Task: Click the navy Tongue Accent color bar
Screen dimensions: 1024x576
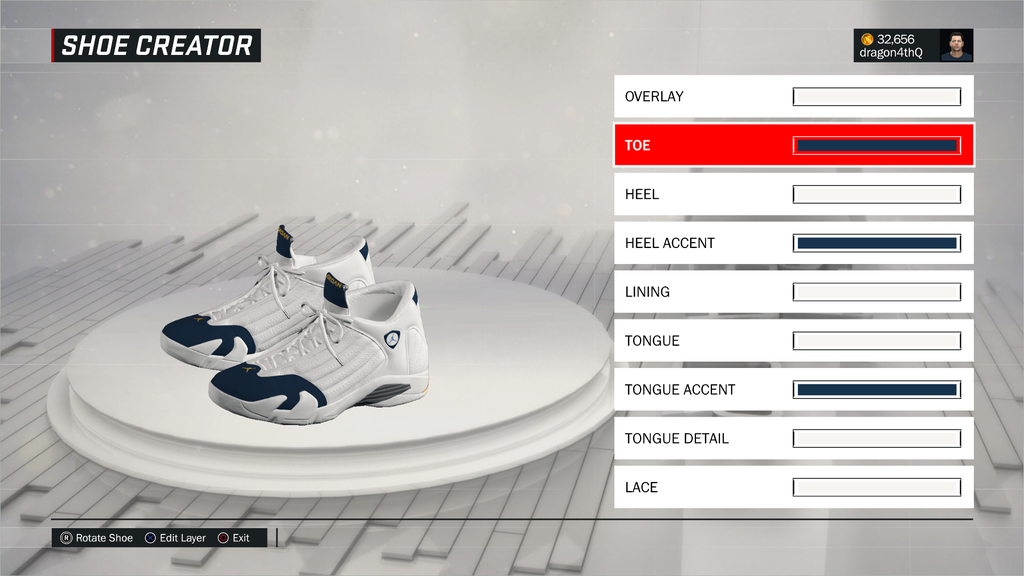Action: point(877,390)
